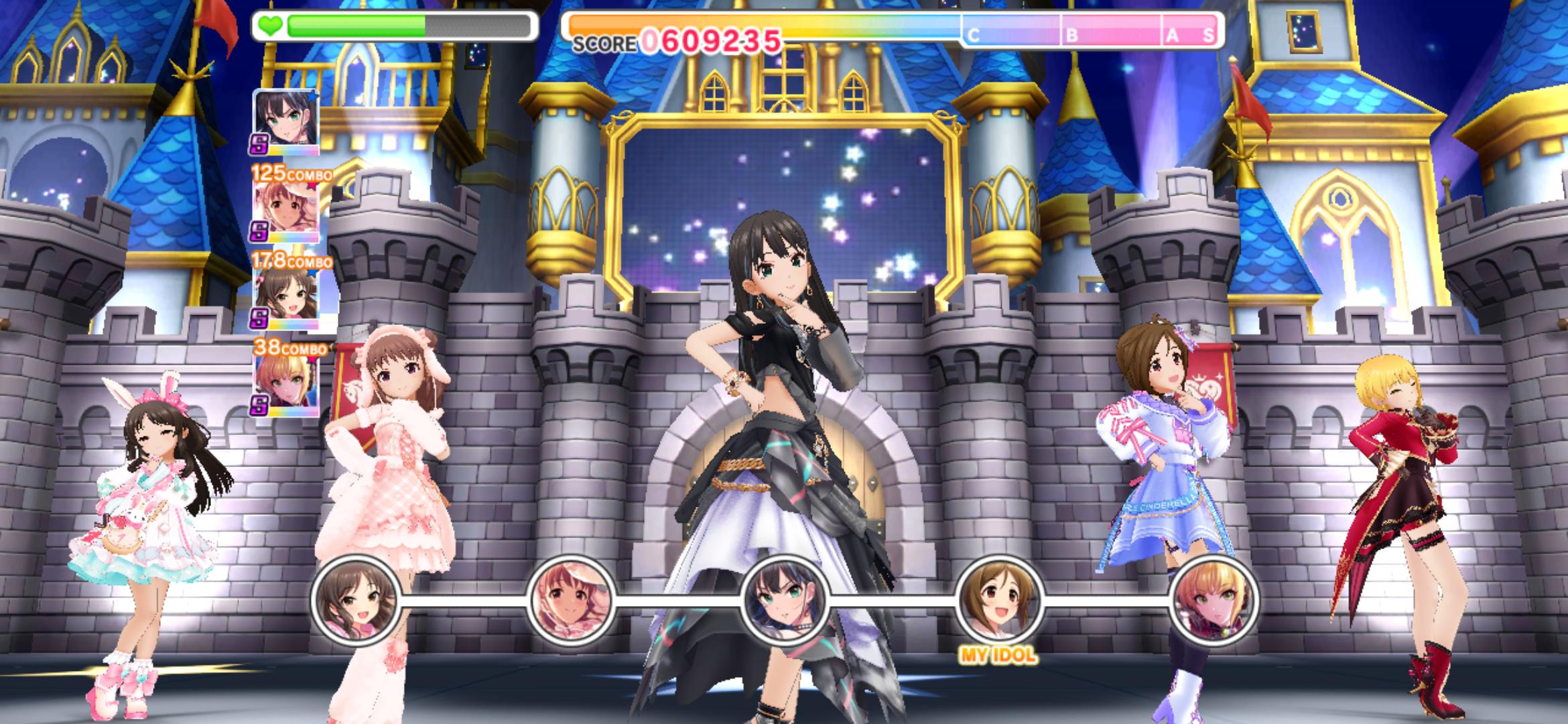
Task: Tap the center black-haired idol note circle
Action: (785, 600)
